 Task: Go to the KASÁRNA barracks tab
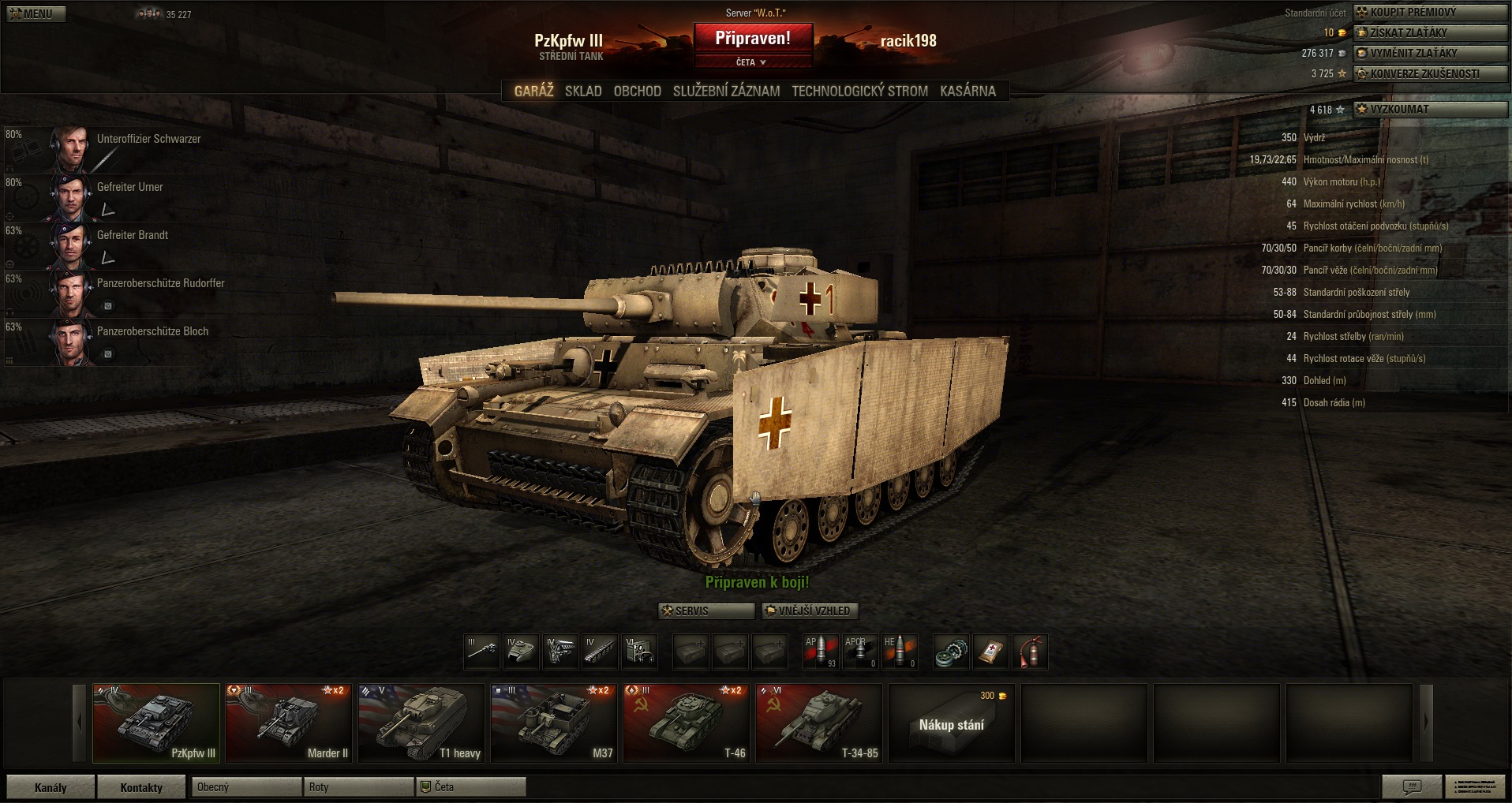pyautogui.click(x=967, y=91)
